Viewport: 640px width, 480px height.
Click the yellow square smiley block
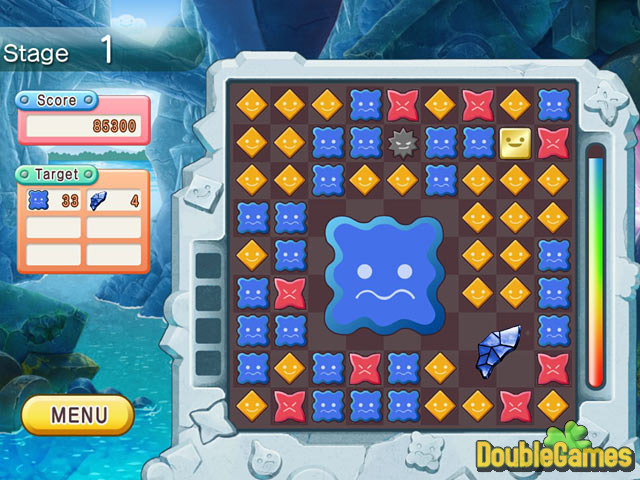coord(514,143)
